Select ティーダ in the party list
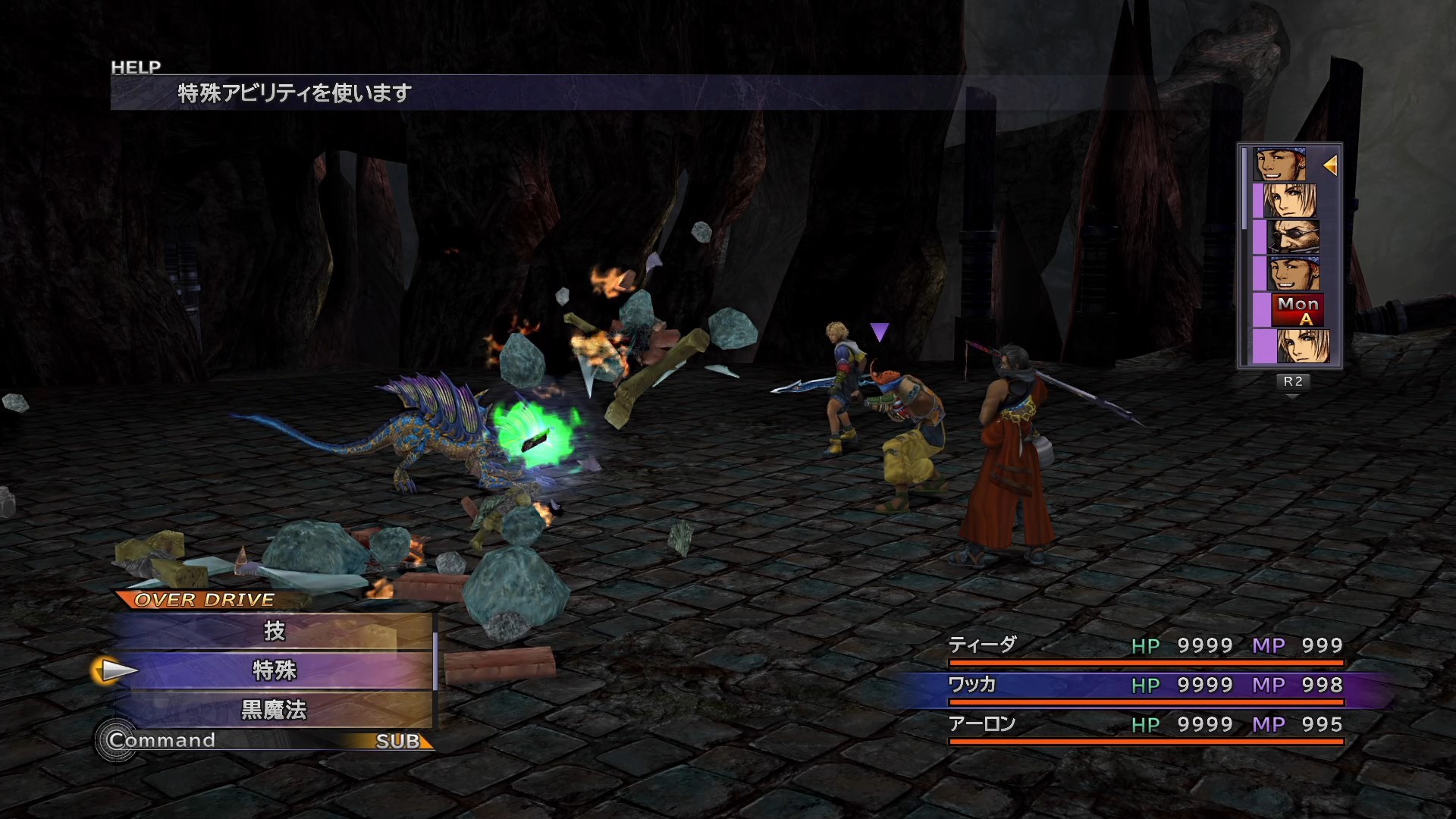The width and height of the screenshot is (1456, 819). click(983, 645)
